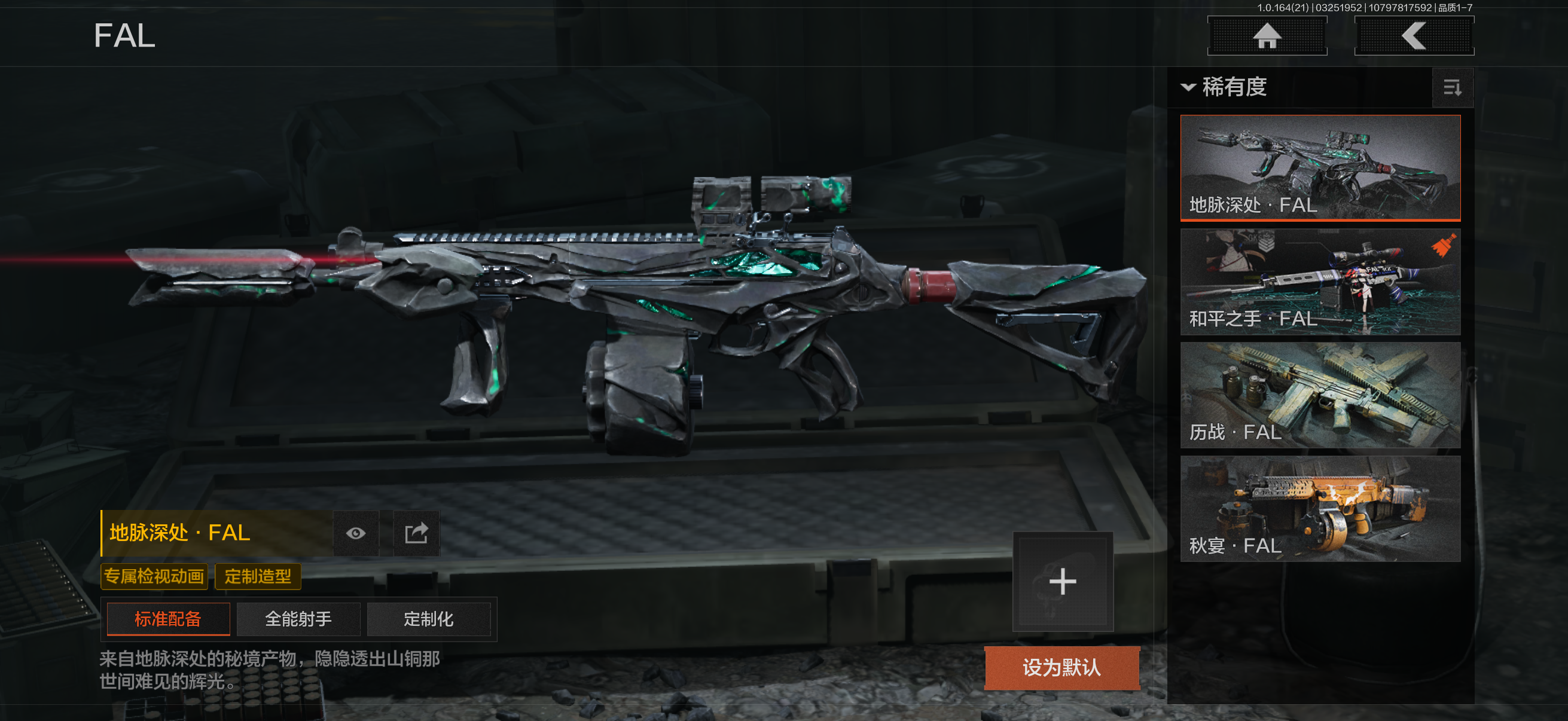The image size is (1568, 721).
Task: Click the plus charm slot
Action: 1062,582
